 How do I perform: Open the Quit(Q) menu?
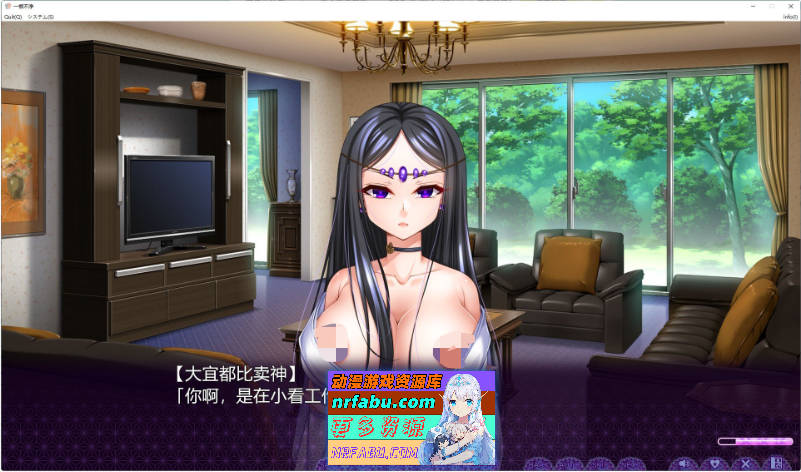pyautogui.click(x=13, y=17)
